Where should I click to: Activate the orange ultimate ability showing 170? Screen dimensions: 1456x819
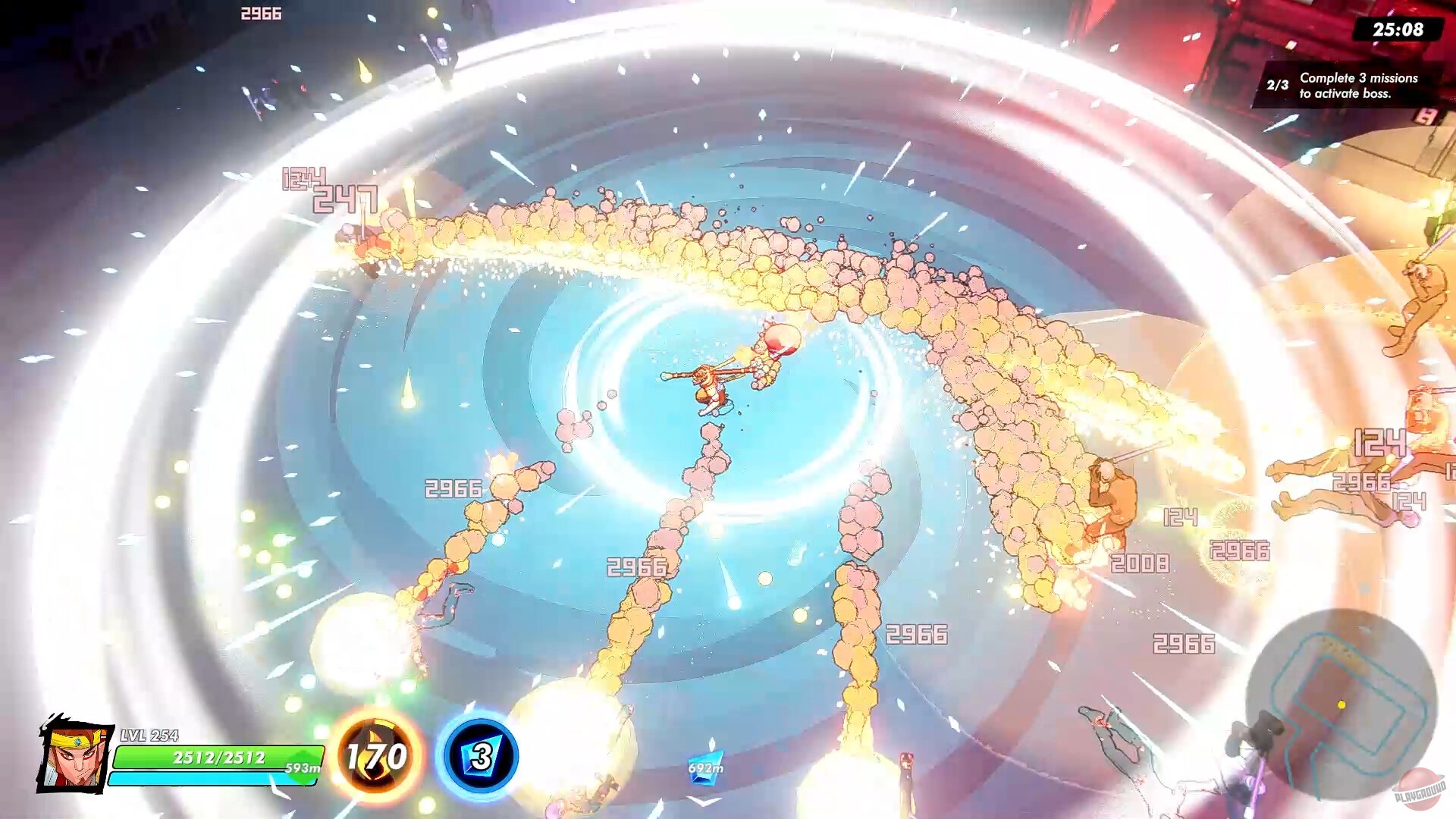pyautogui.click(x=377, y=757)
